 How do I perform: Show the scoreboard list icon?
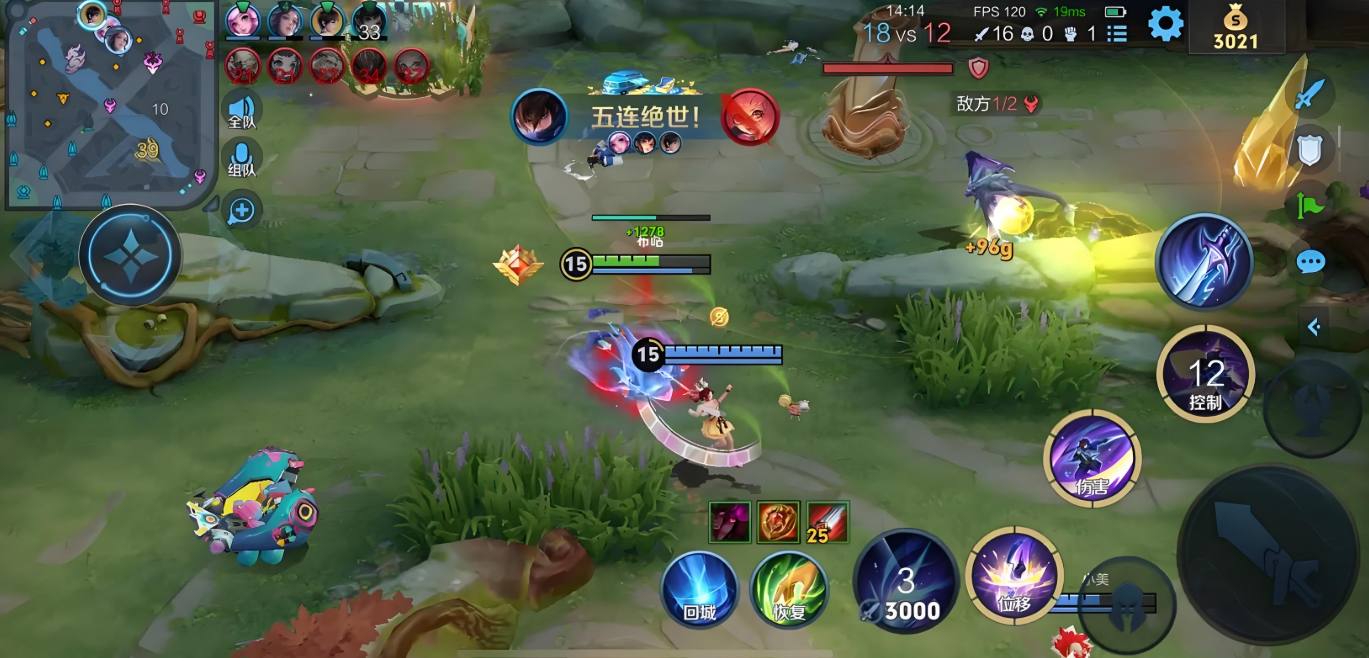(x=1118, y=33)
